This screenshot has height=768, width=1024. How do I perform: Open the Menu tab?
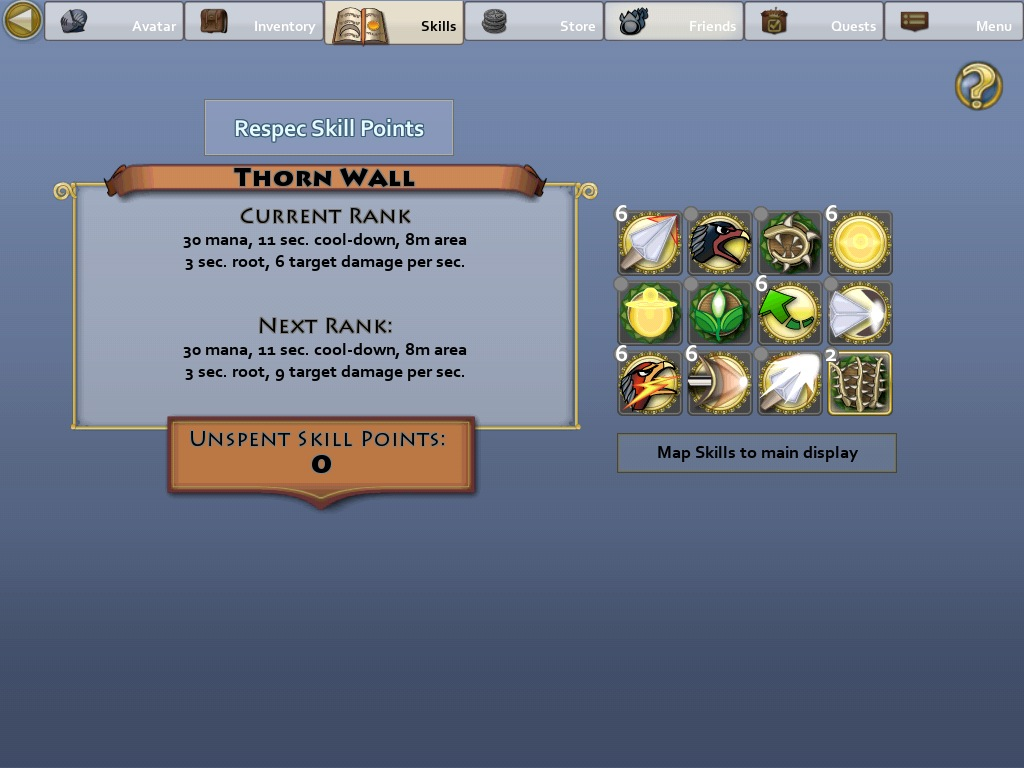954,22
